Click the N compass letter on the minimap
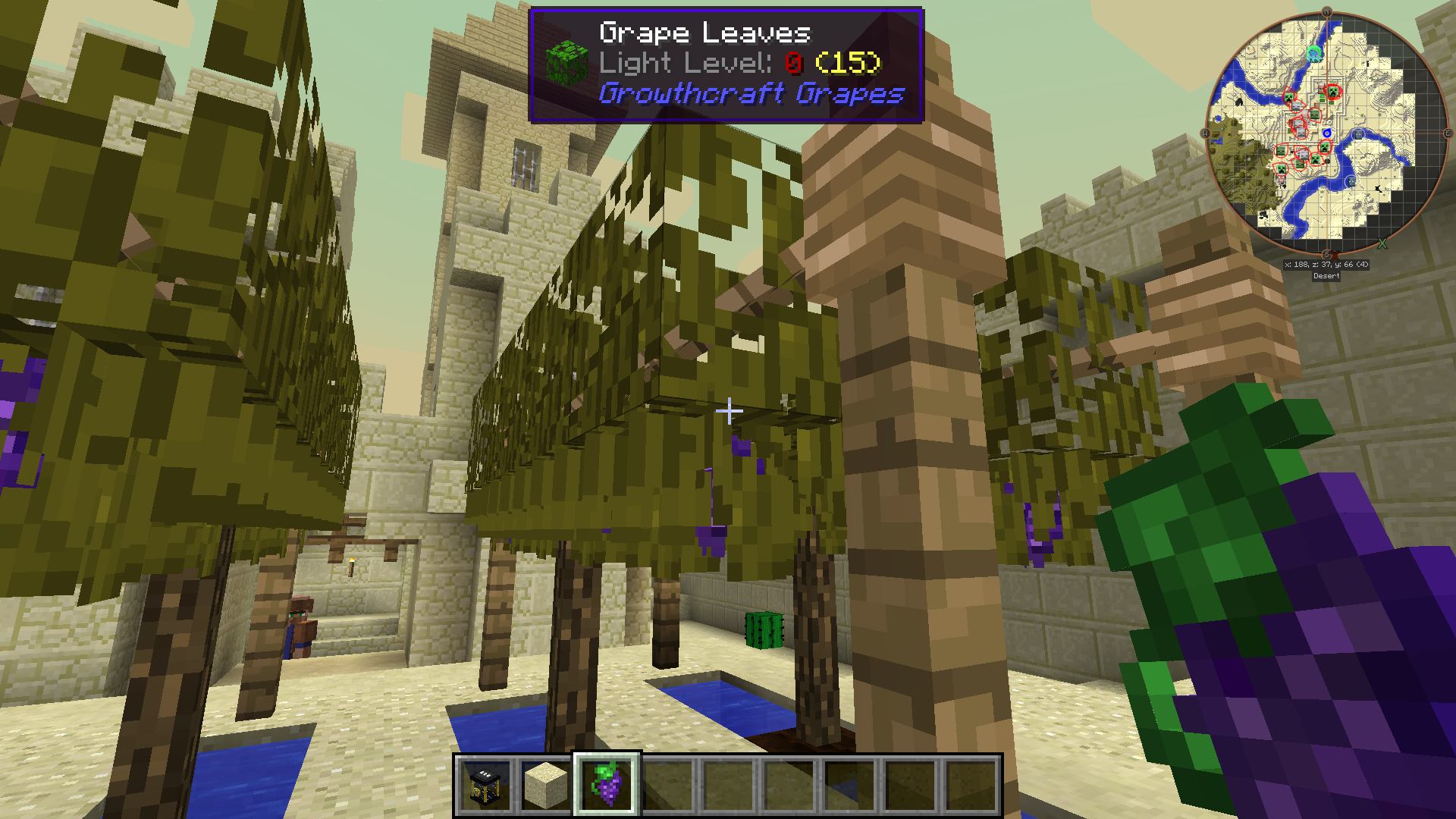This screenshot has height=819, width=1456. pyautogui.click(x=1327, y=11)
